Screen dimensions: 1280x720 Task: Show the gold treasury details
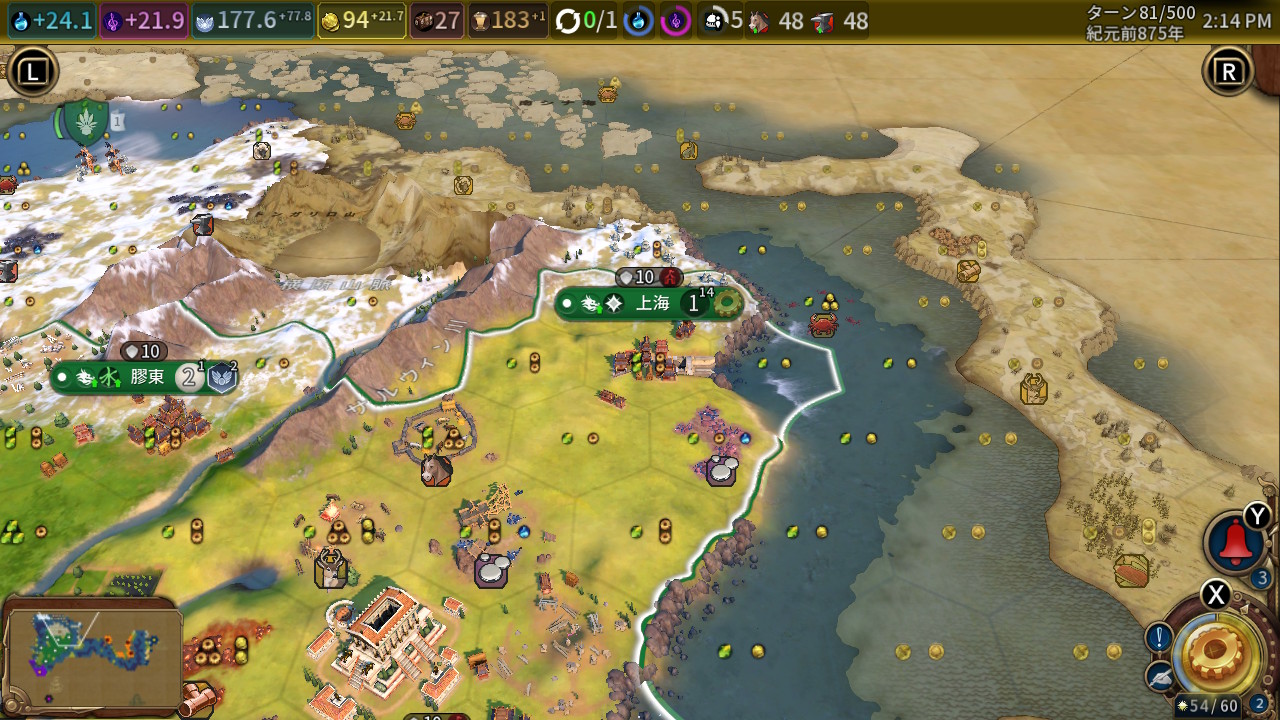click(x=361, y=21)
